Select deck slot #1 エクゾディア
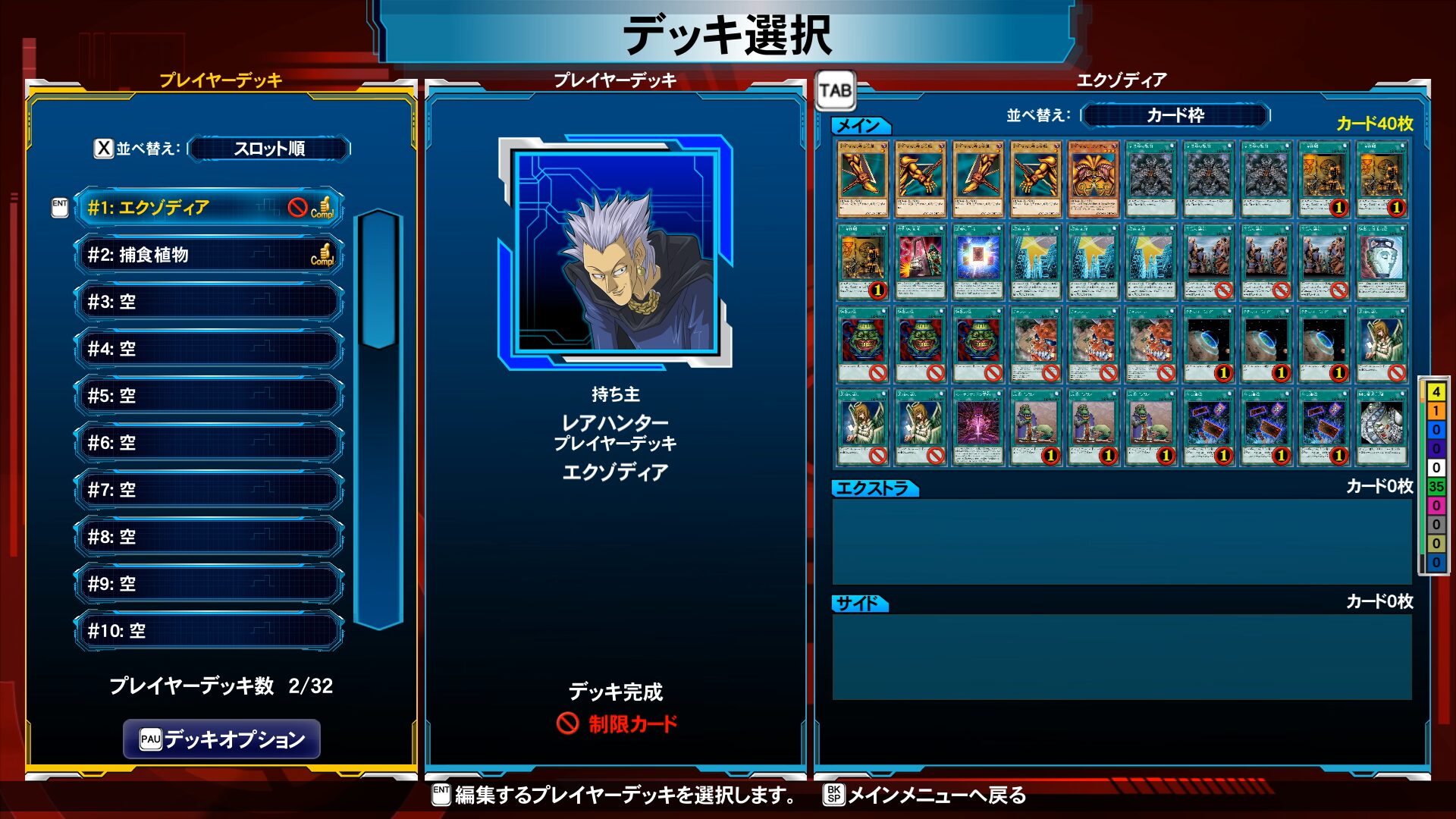 (209, 207)
